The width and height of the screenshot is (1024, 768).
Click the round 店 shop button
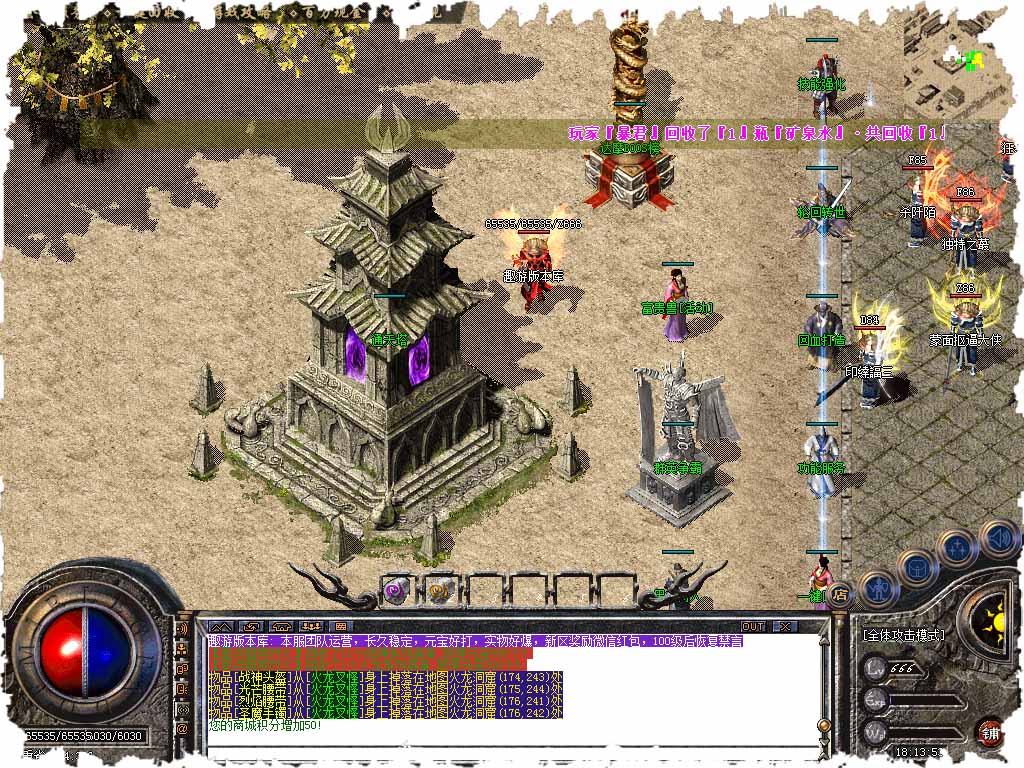click(841, 593)
